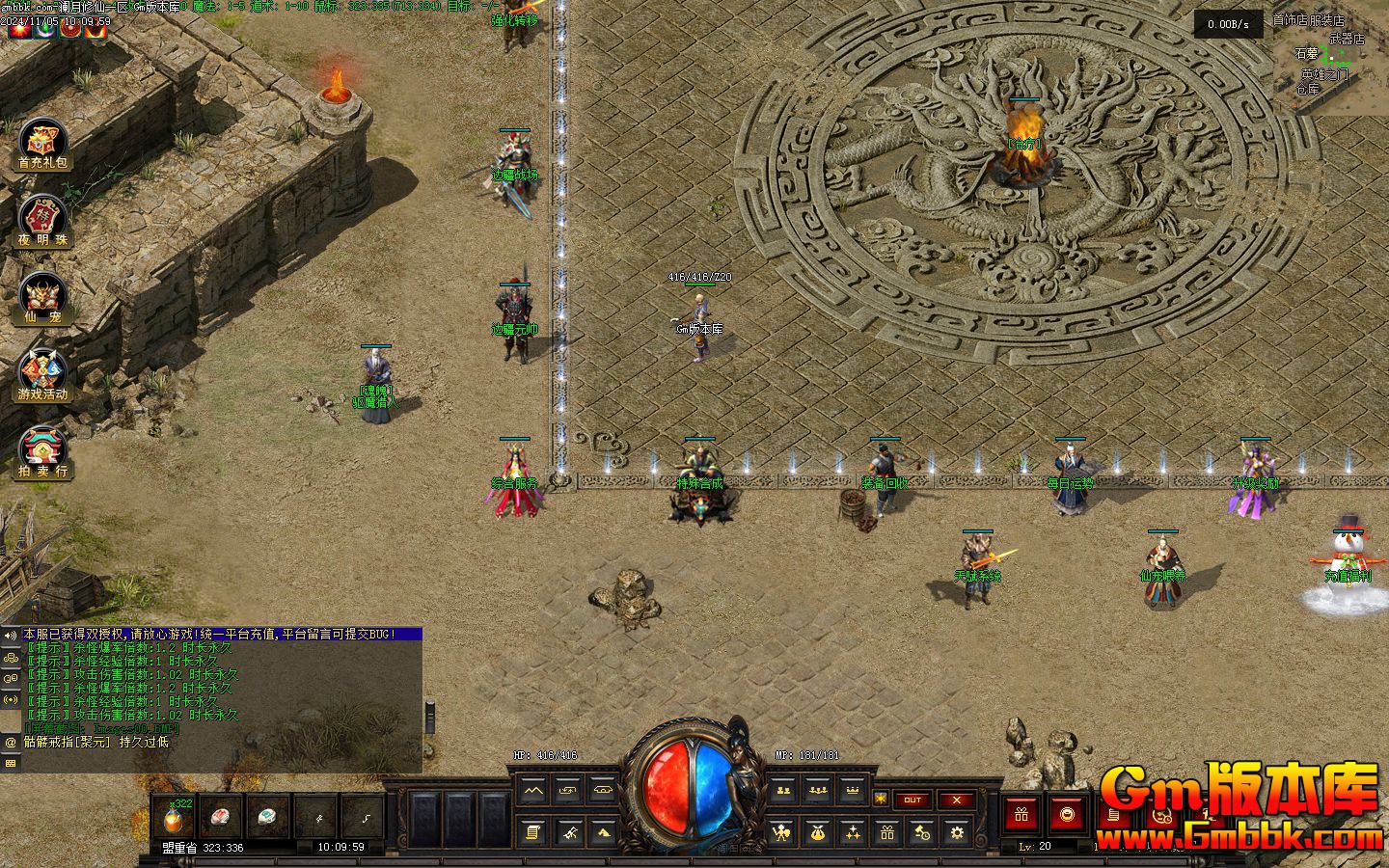Click the red X button beside OUT
The width and height of the screenshot is (1389, 868).
(956, 800)
